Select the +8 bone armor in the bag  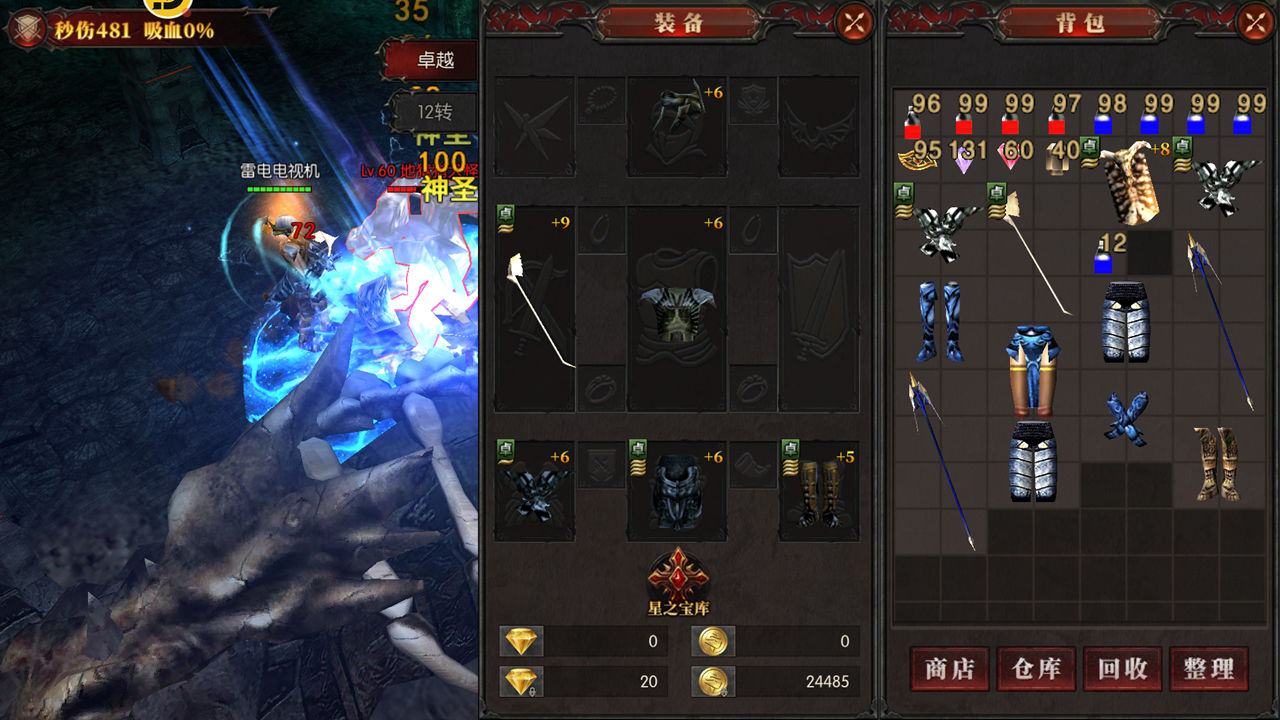click(1126, 180)
